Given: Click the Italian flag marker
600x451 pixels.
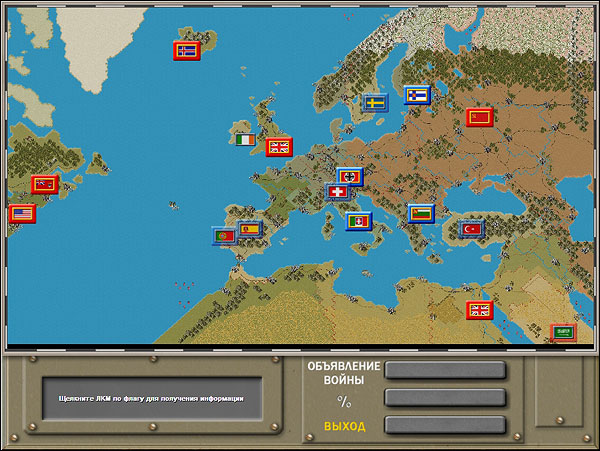Looking at the screenshot, I should coord(358,220).
